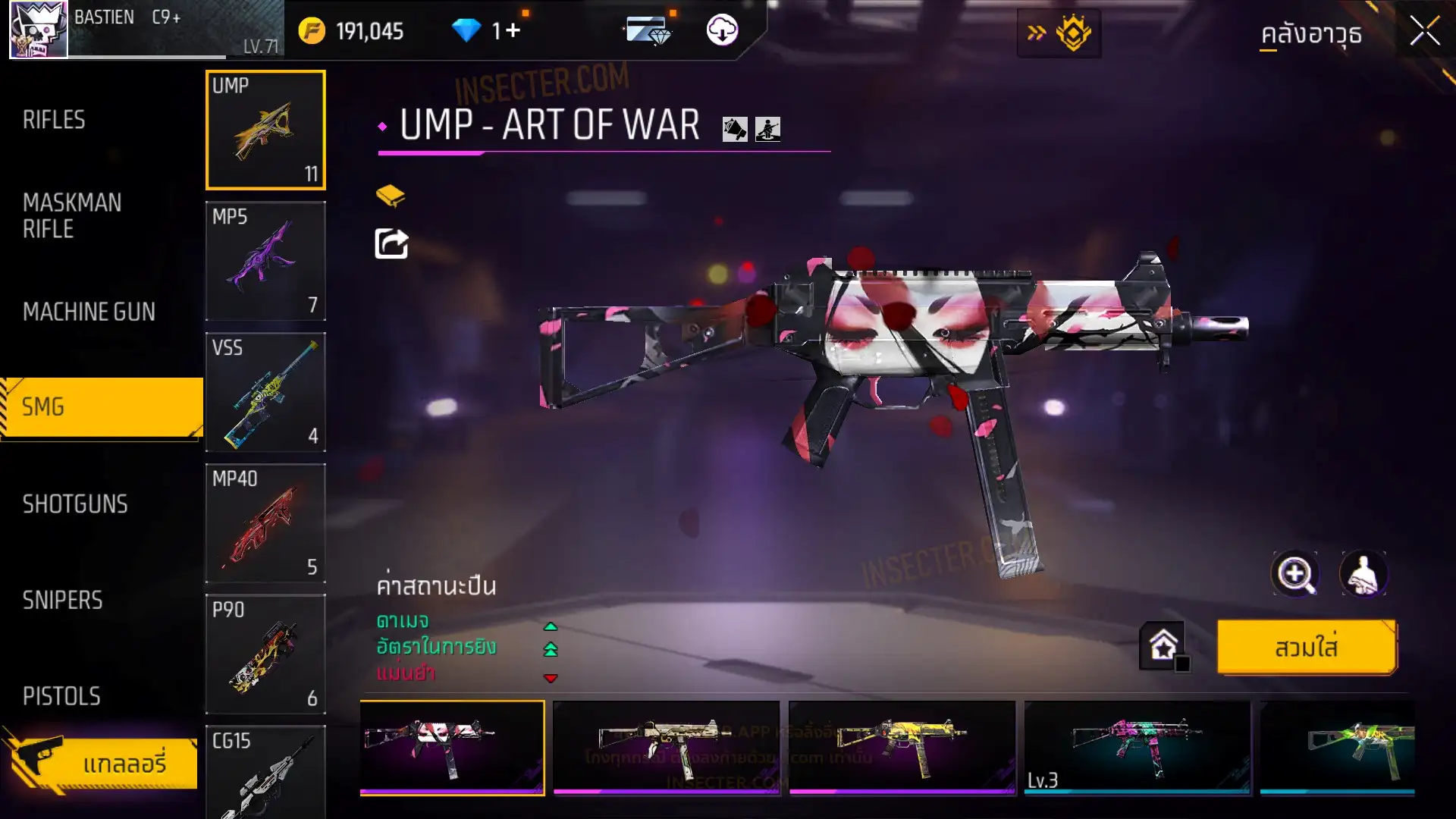Add diamonds with the plus button
Image resolution: width=1456 pixels, height=819 pixels.
click(x=513, y=31)
